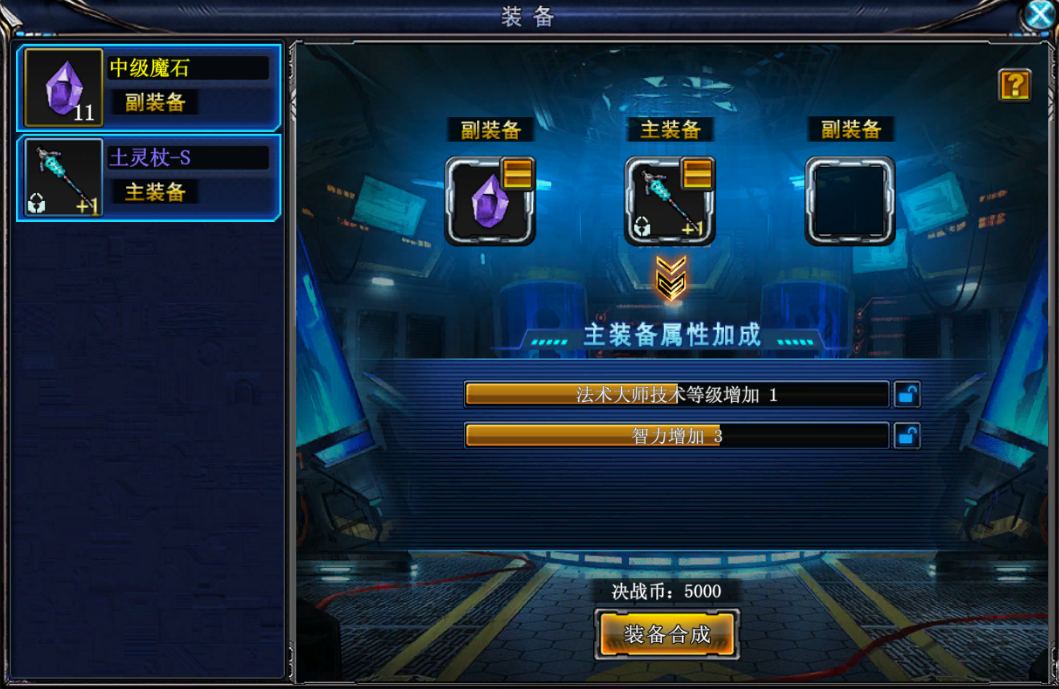The width and height of the screenshot is (1059, 689).
Task: Open the question mark help button
Action: click(1014, 85)
